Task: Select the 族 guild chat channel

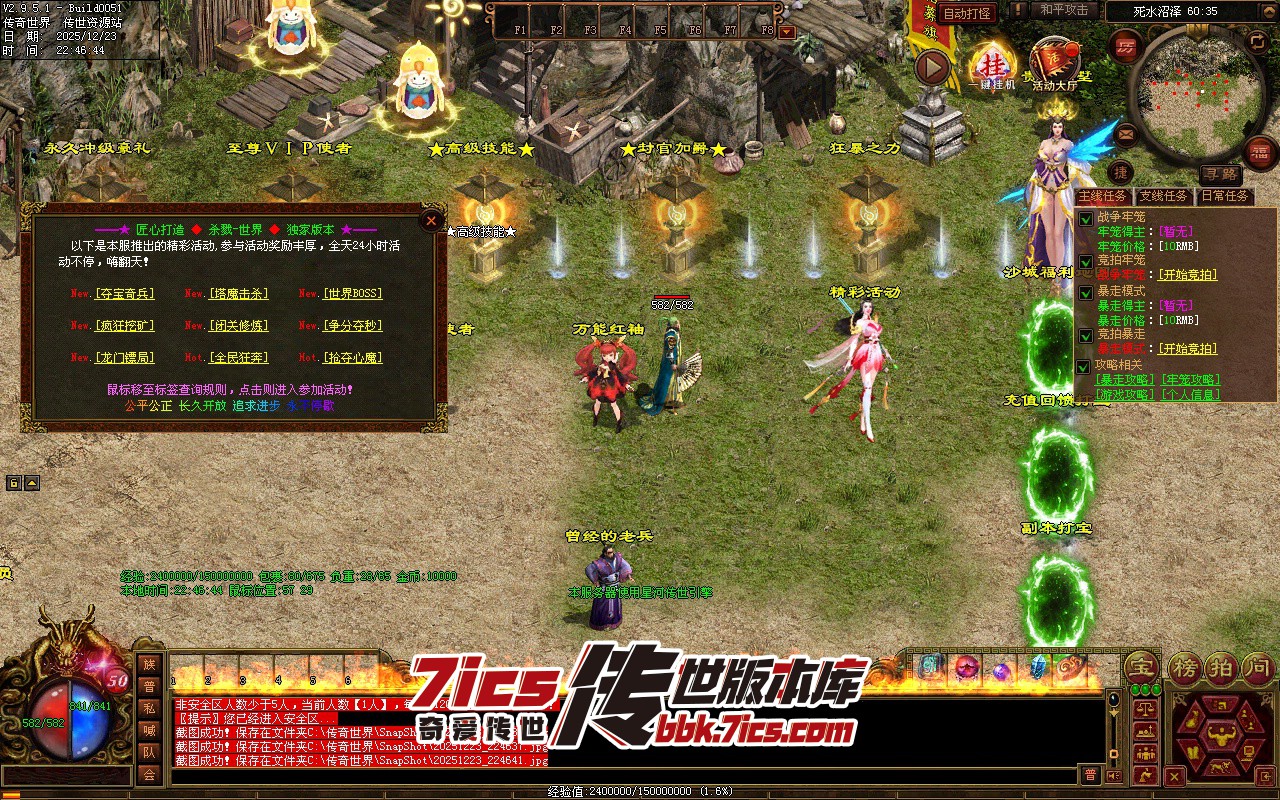Action: [149, 664]
